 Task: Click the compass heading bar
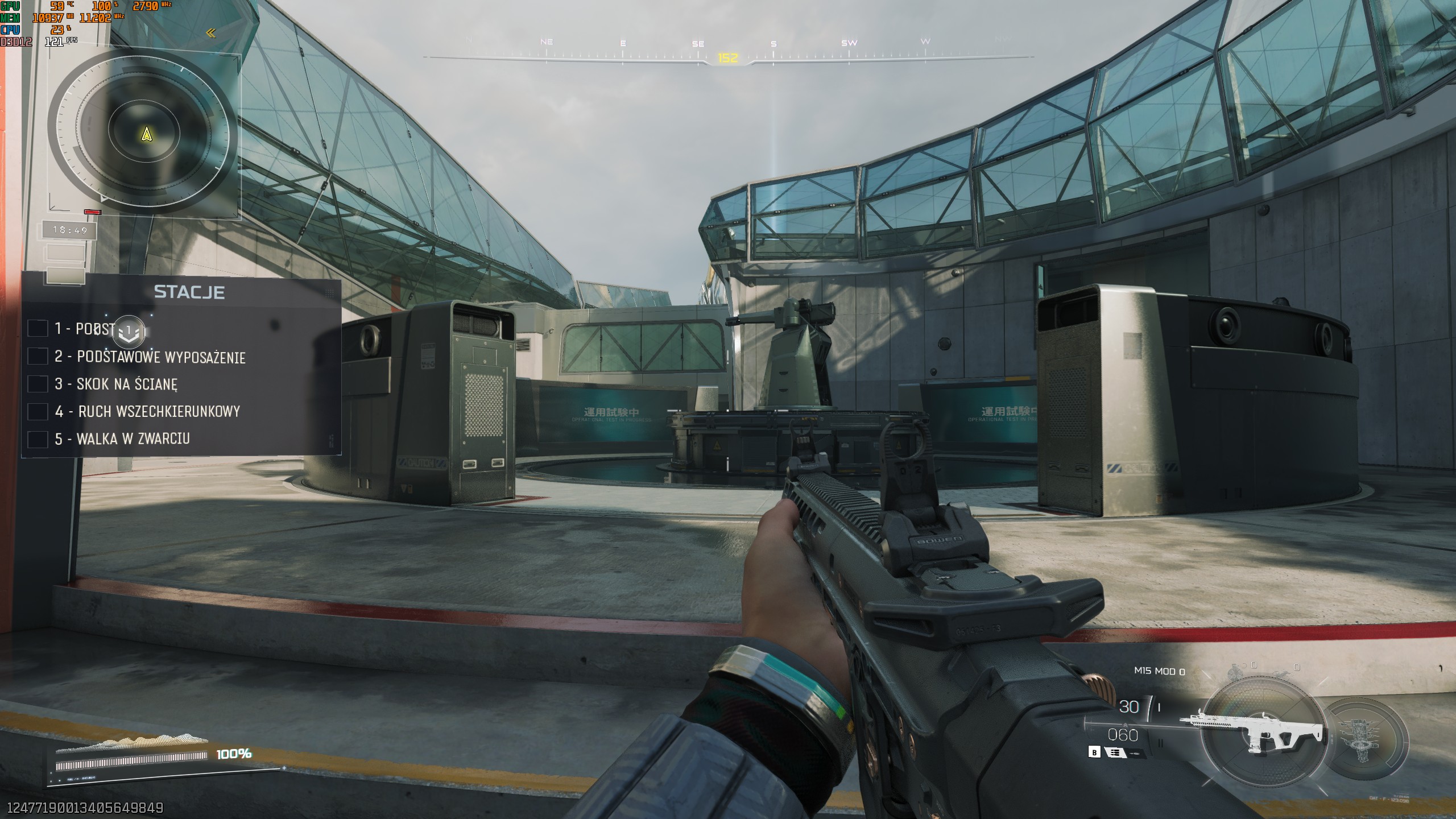727,57
